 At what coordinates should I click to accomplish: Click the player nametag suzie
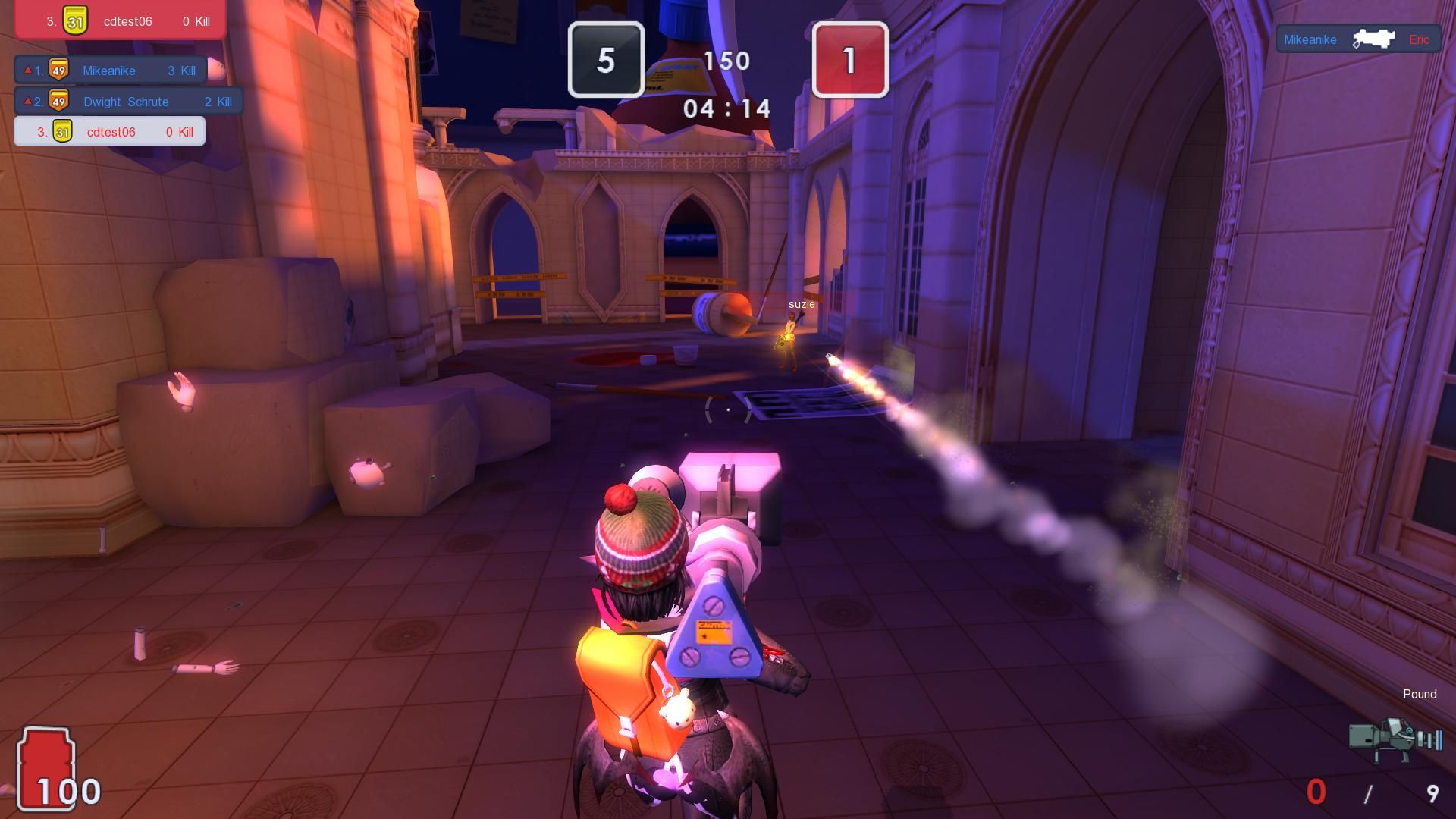tap(800, 303)
